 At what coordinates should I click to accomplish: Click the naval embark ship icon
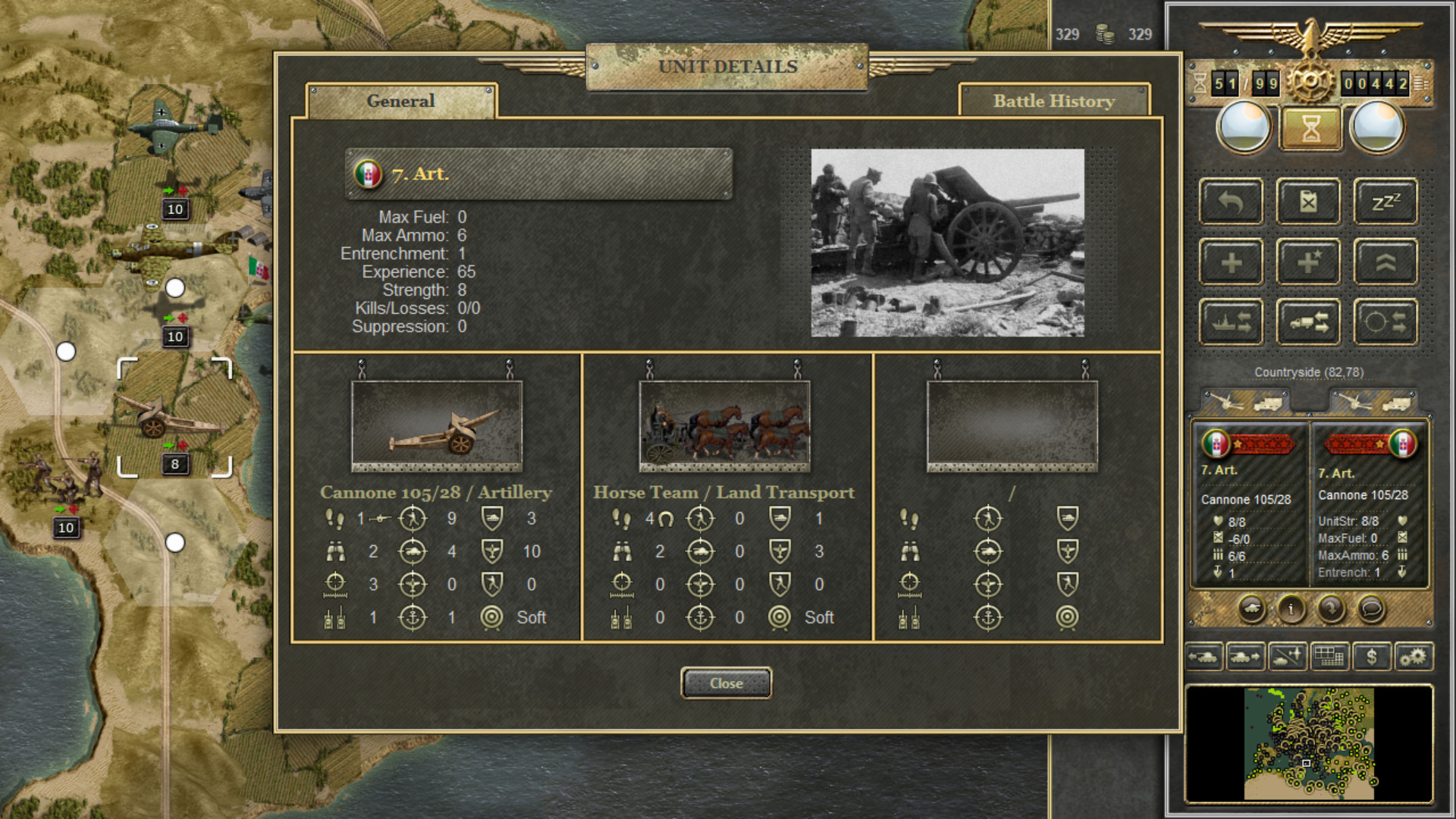(1230, 320)
